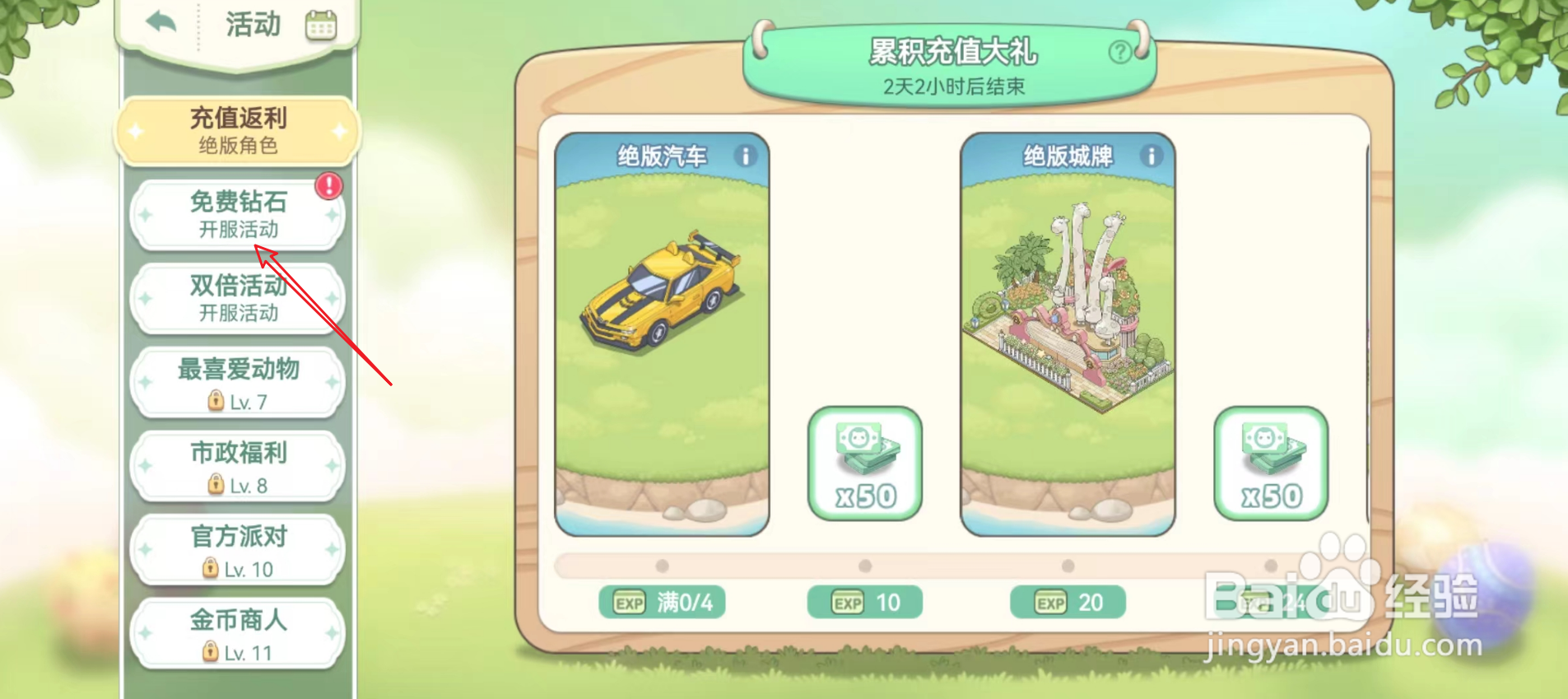The image size is (1568, 699).
Task: Click the info icon on 绝版汽车 card
Action: 746,156
